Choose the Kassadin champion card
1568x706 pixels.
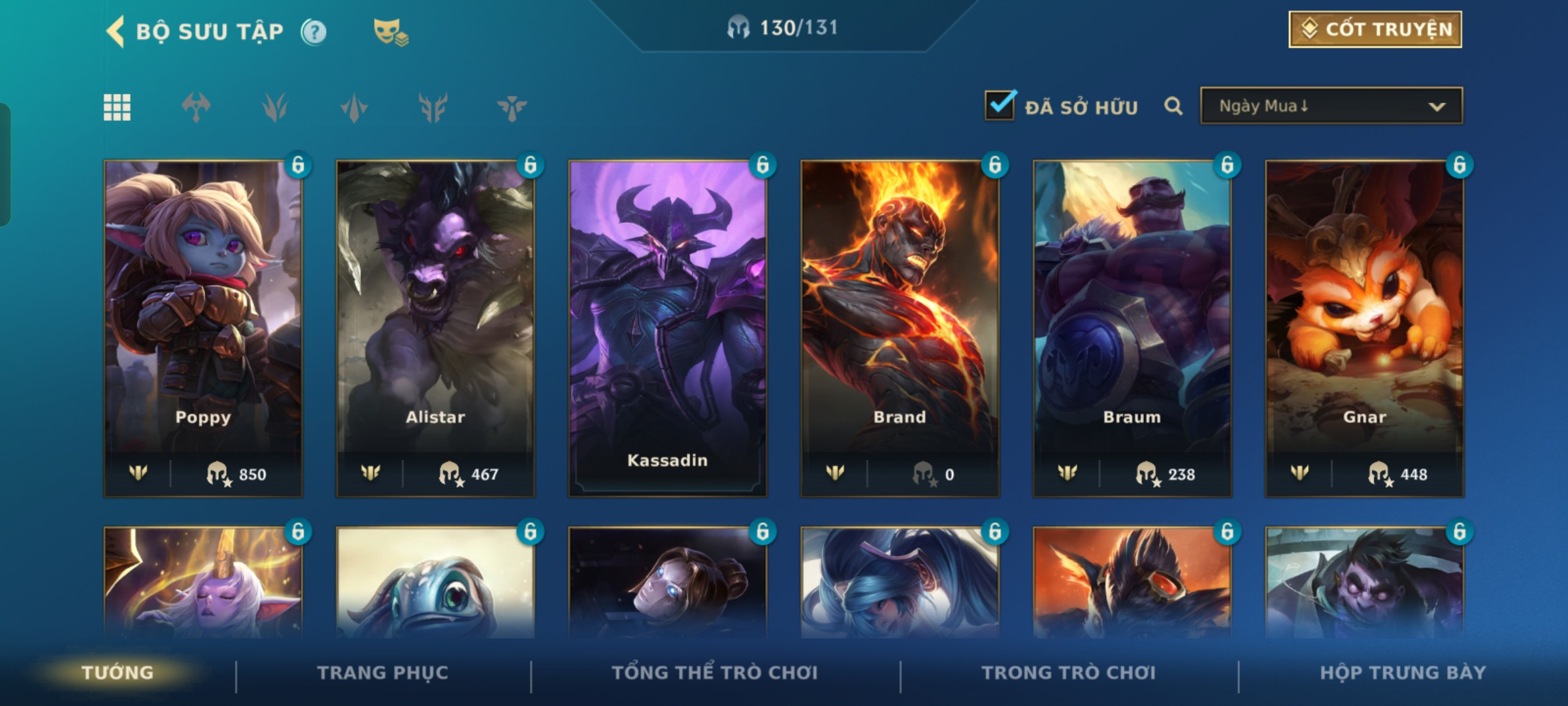click(667, 327)
